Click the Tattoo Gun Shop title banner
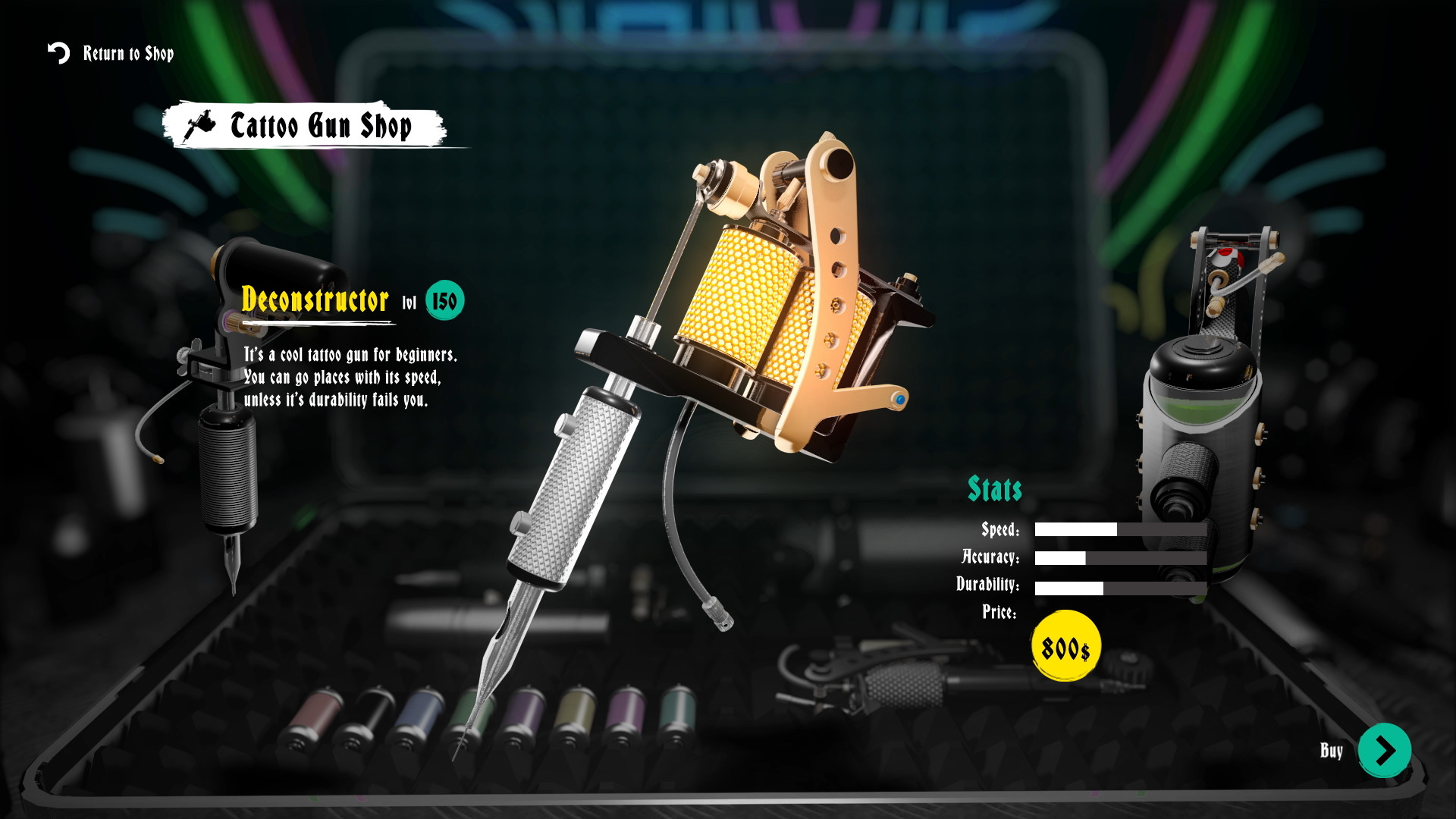Screen dimensions: 1456x819 (318, 126)
